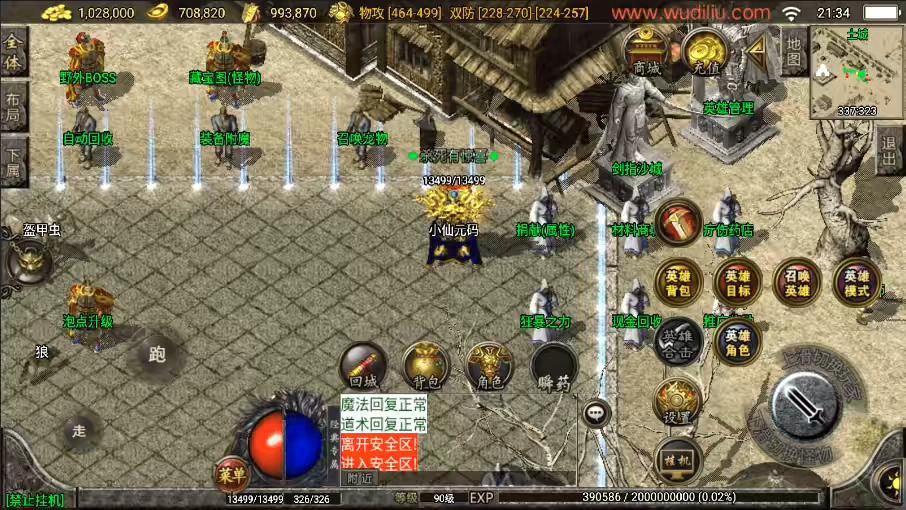Start 挂机 auto-play
The height and width of the screenshot is (510, 906).
click(678, 460)
